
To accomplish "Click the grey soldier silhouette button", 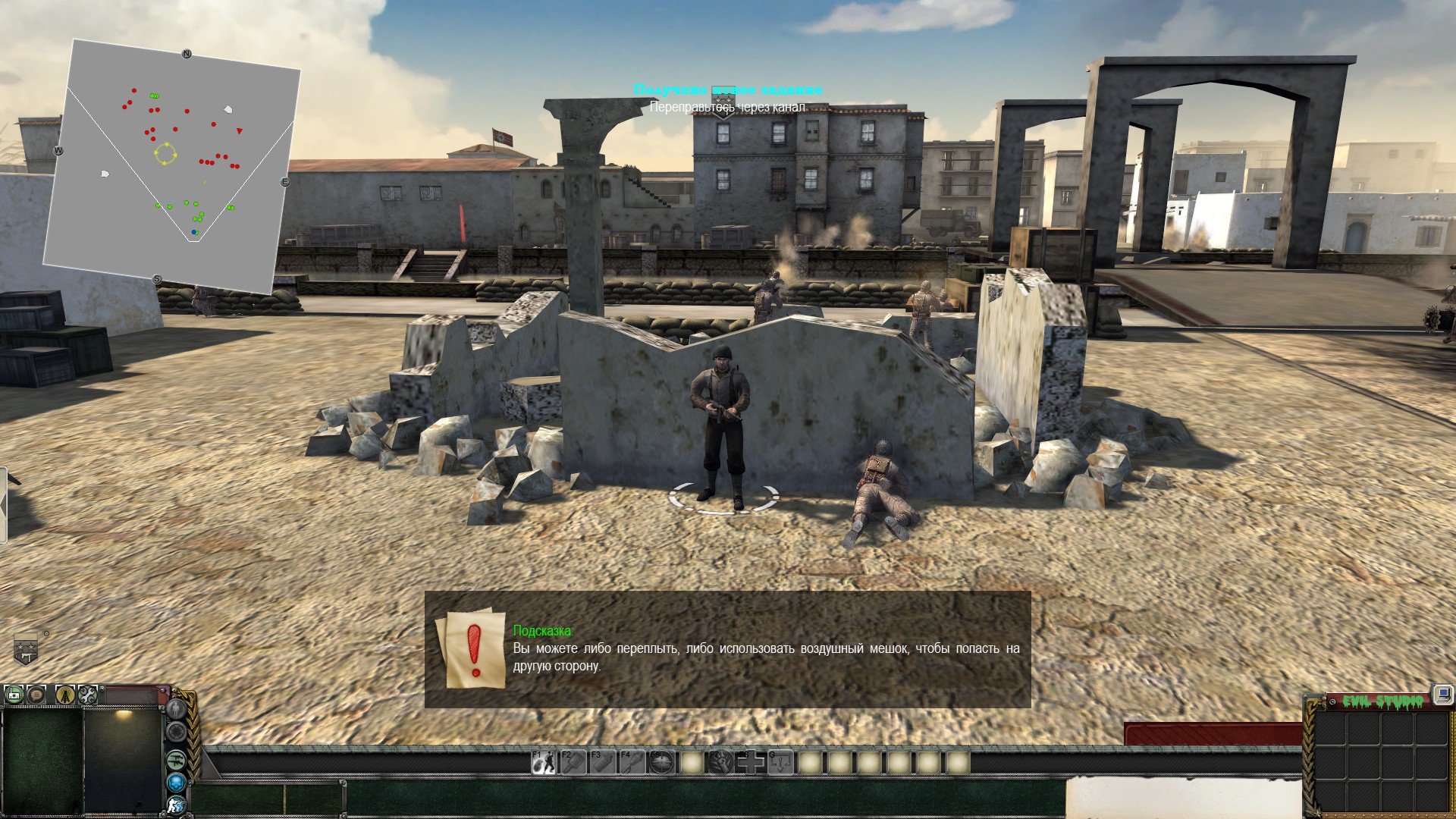I will [x=176, y=709].
